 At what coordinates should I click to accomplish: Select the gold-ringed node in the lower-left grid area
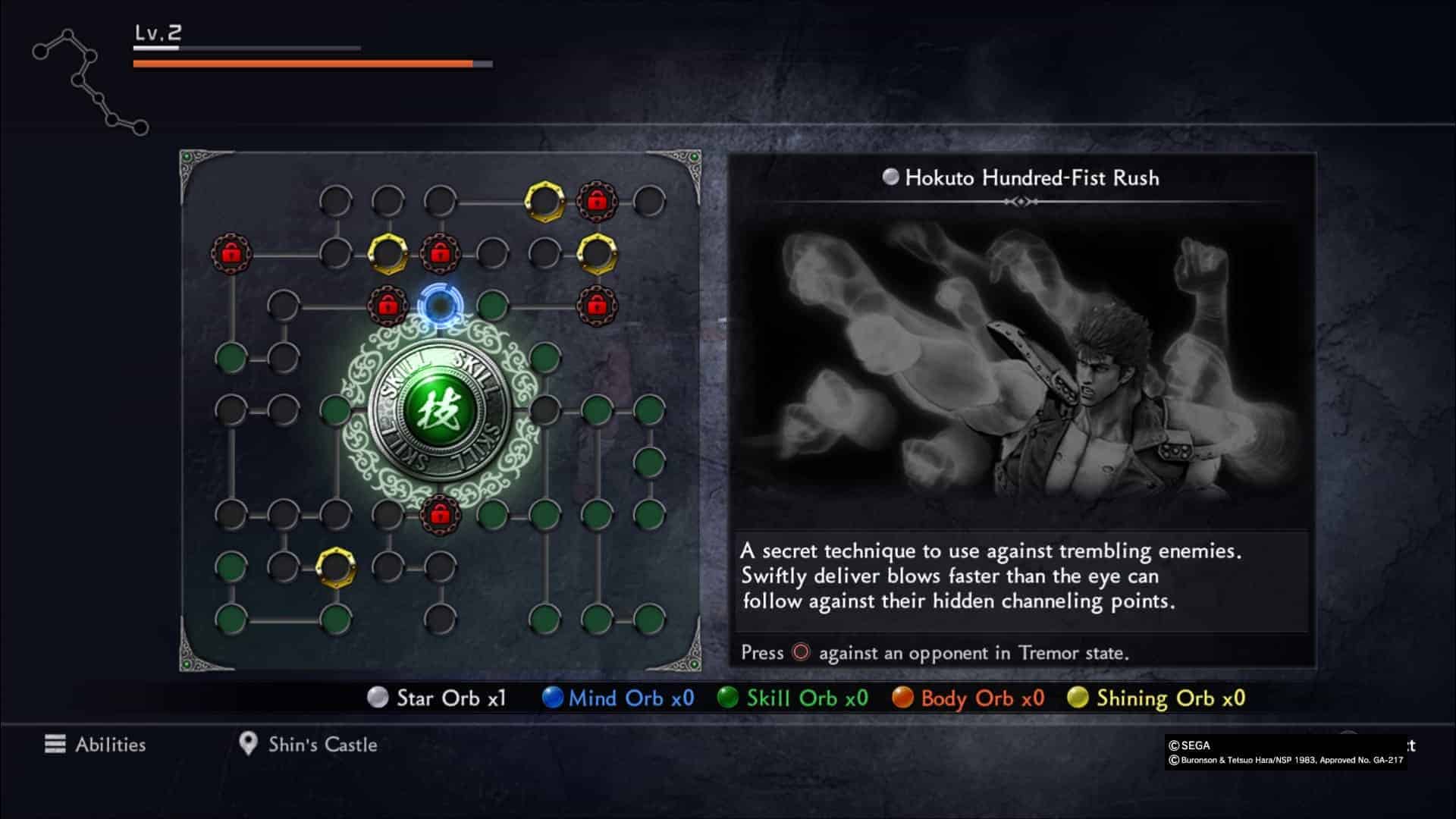pyautogui.click(x=335, y=566)
